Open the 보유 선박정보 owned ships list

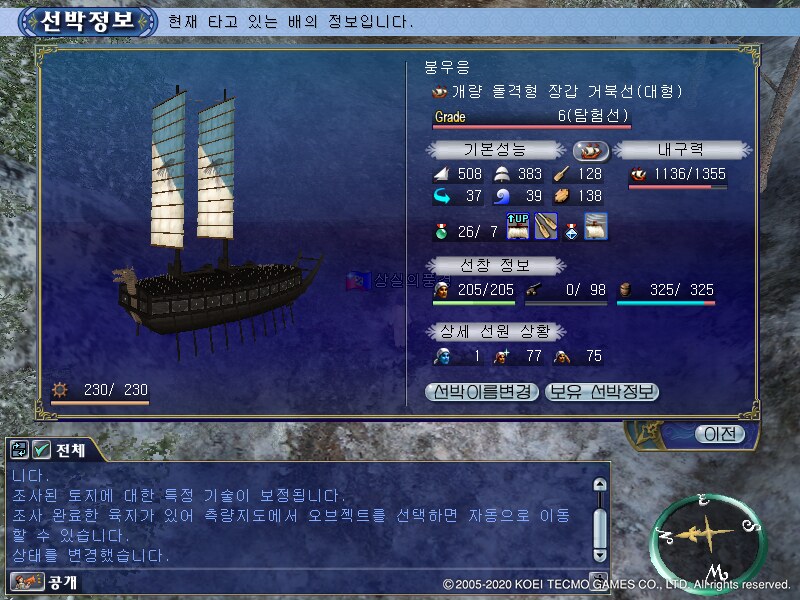pyautogui.click(x=602, y=391)
